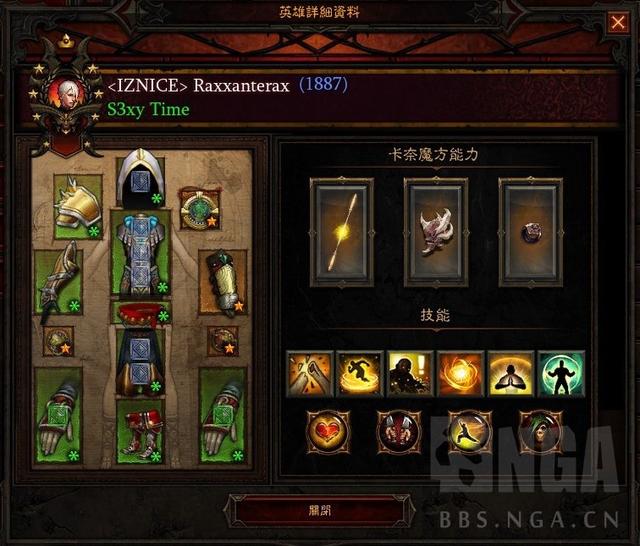Select the red boots slot
640x546 pixels.
point(140,431)
